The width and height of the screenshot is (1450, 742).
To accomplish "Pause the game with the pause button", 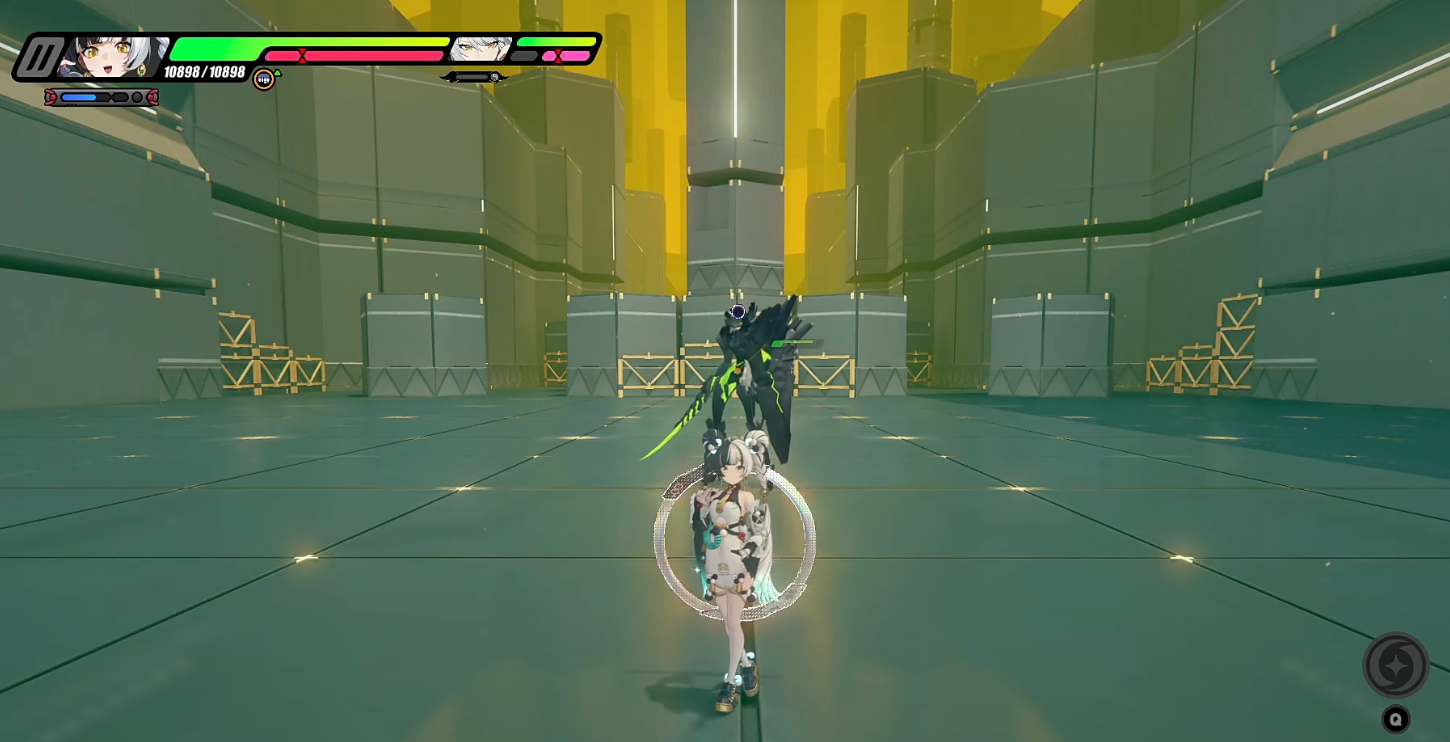I will click(38, 57).
